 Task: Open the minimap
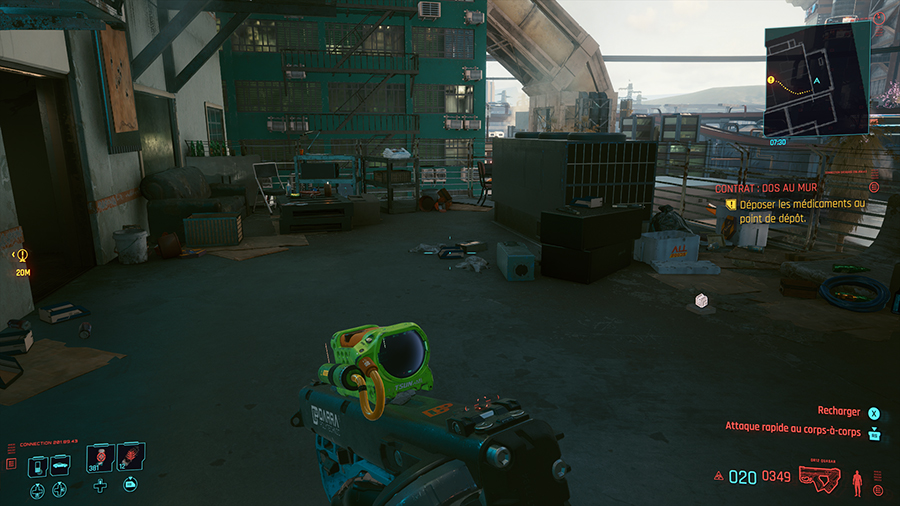pyautogui.click(x=815, y=80)
